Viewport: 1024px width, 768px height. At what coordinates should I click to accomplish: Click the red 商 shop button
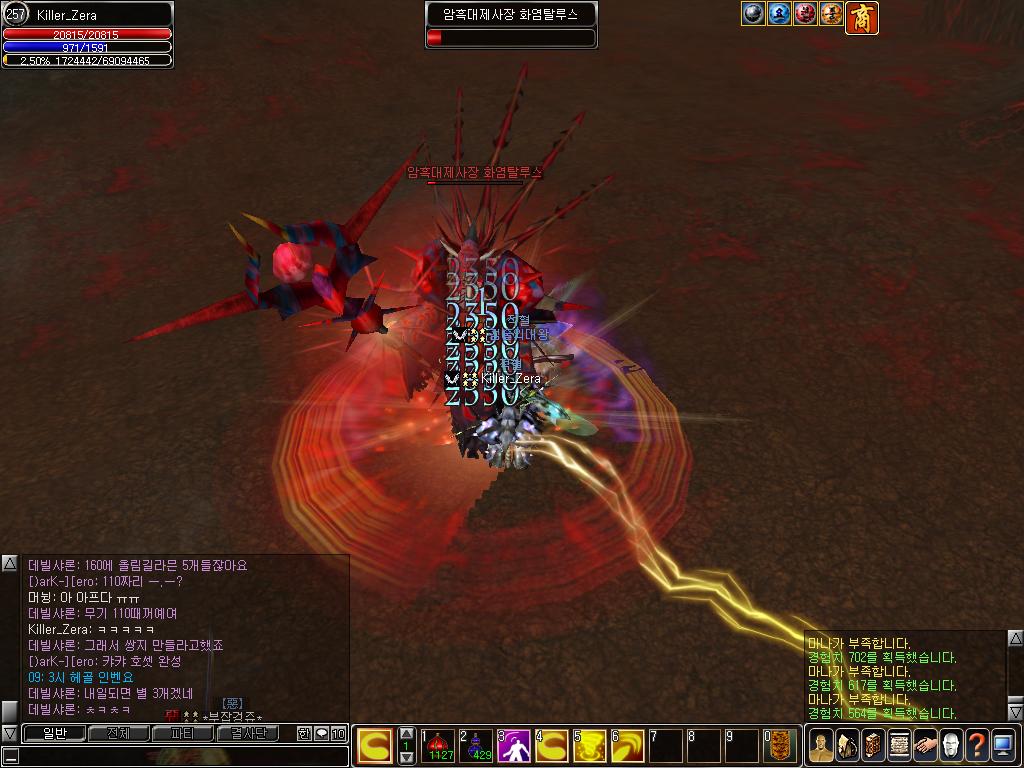tap(862, 17)
